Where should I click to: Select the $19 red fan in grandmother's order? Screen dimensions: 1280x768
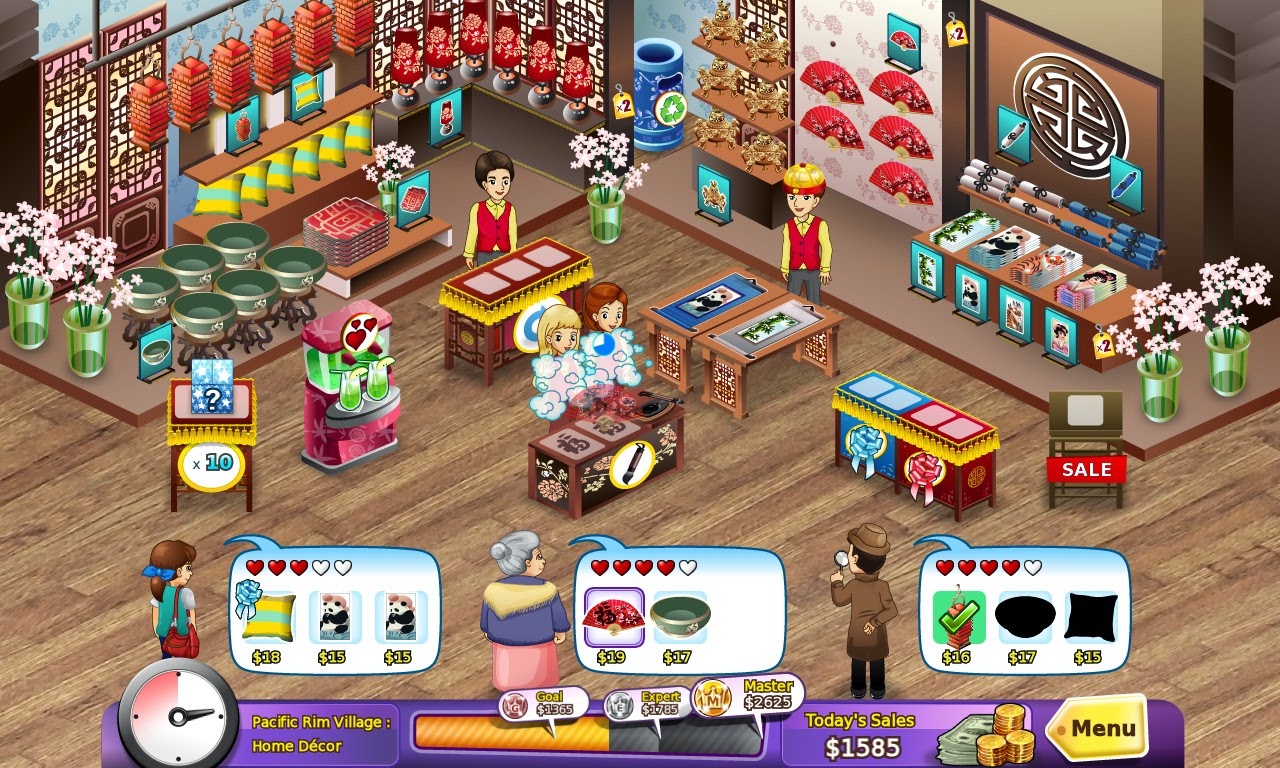[612, 615]
